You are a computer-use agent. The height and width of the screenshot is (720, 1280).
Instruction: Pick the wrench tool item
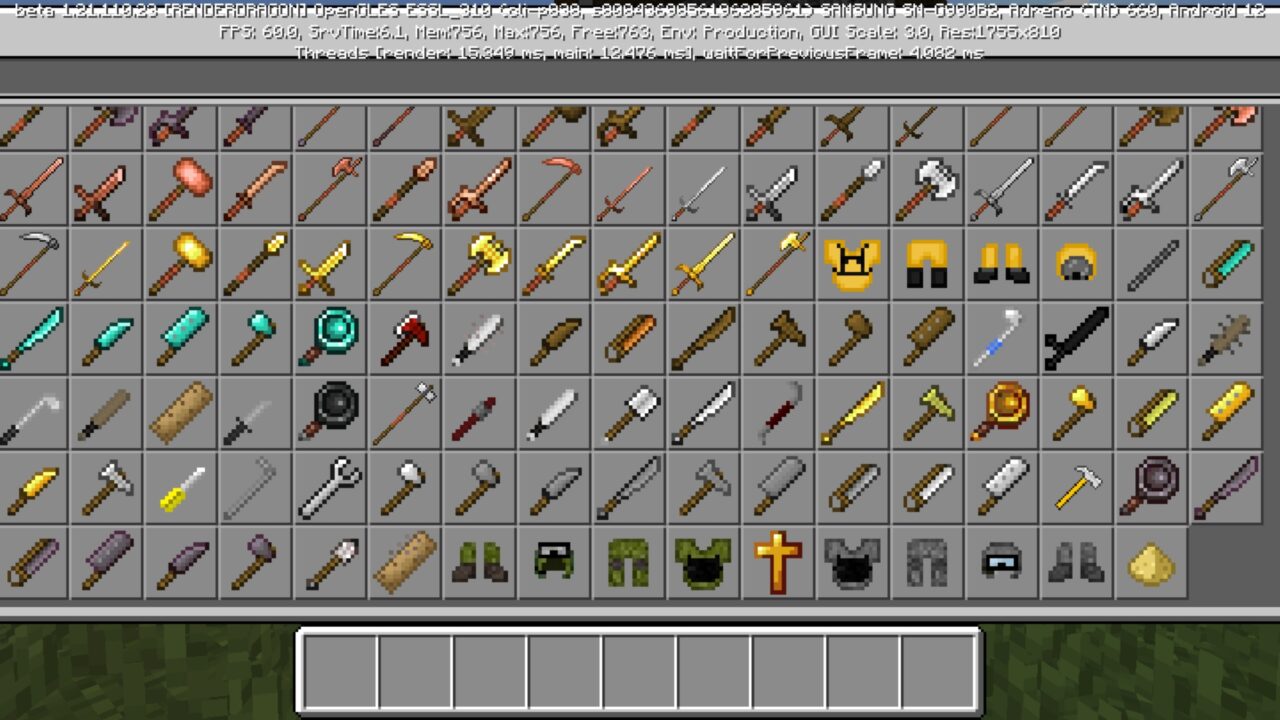[329, 487]
